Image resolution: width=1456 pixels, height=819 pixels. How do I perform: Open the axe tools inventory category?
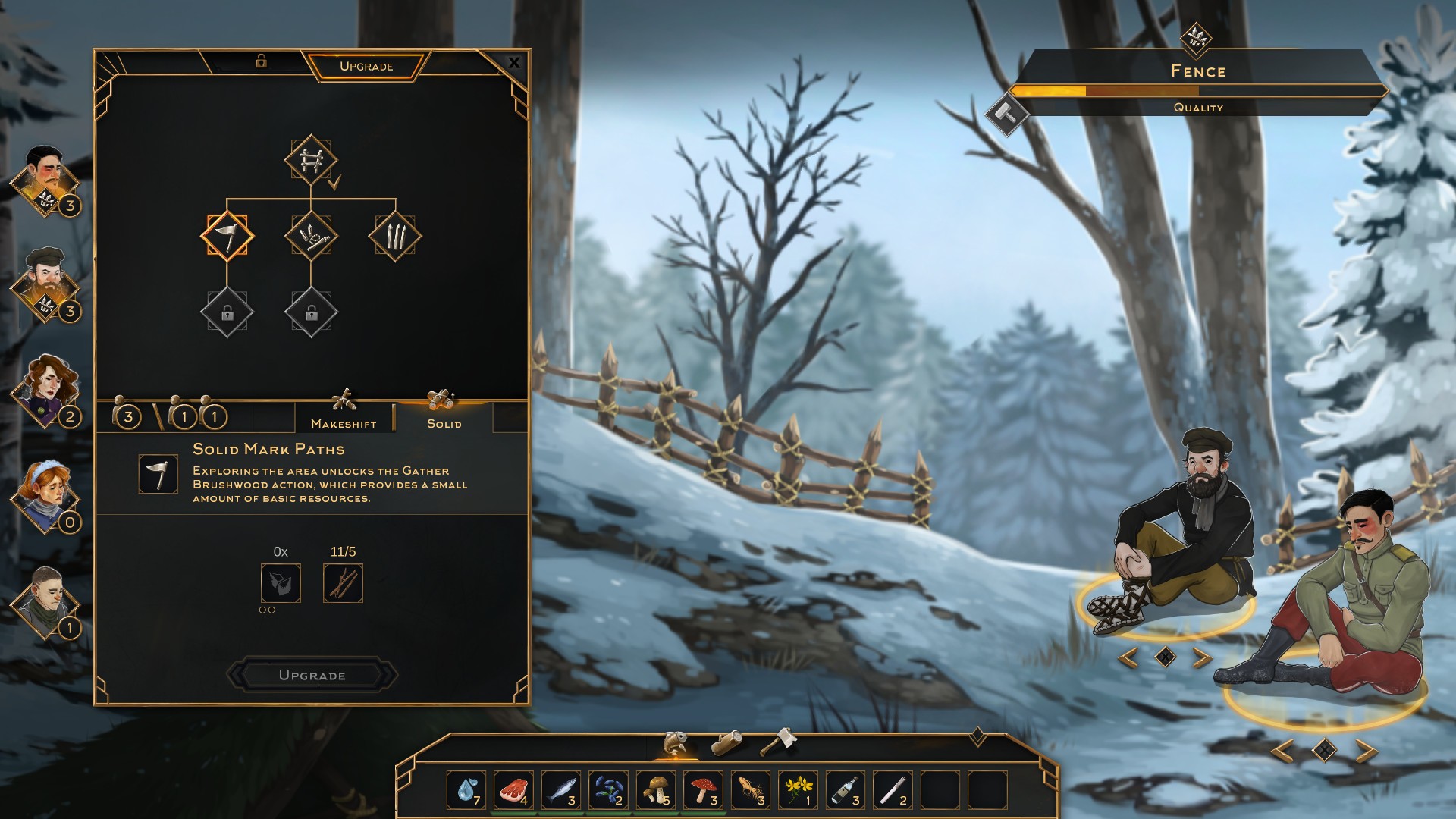pos(778,742)
